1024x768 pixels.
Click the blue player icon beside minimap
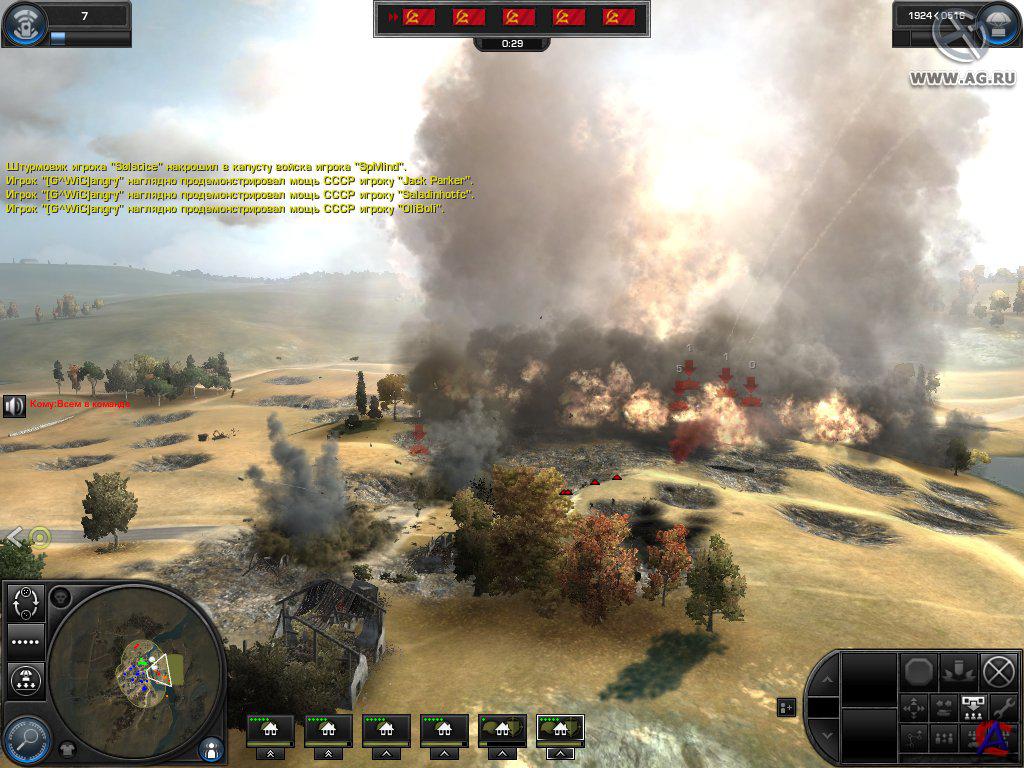coord(210,747)
